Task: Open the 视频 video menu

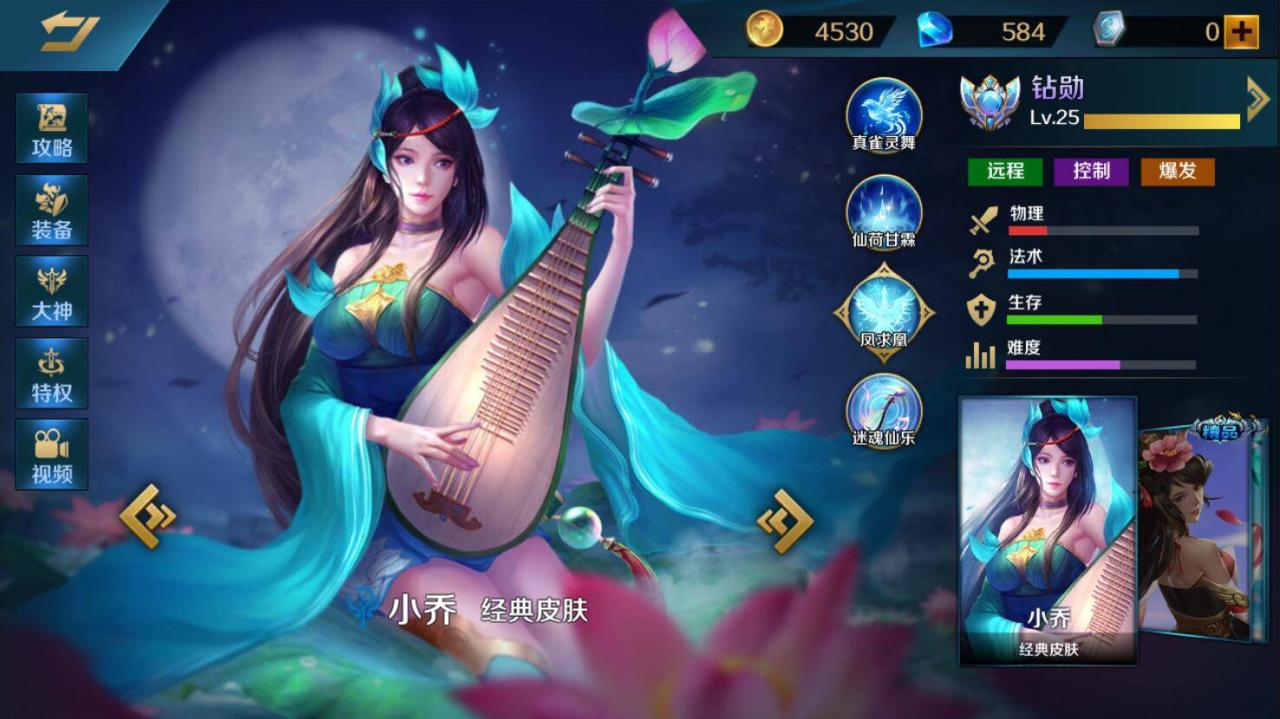Action: (52, 454)
